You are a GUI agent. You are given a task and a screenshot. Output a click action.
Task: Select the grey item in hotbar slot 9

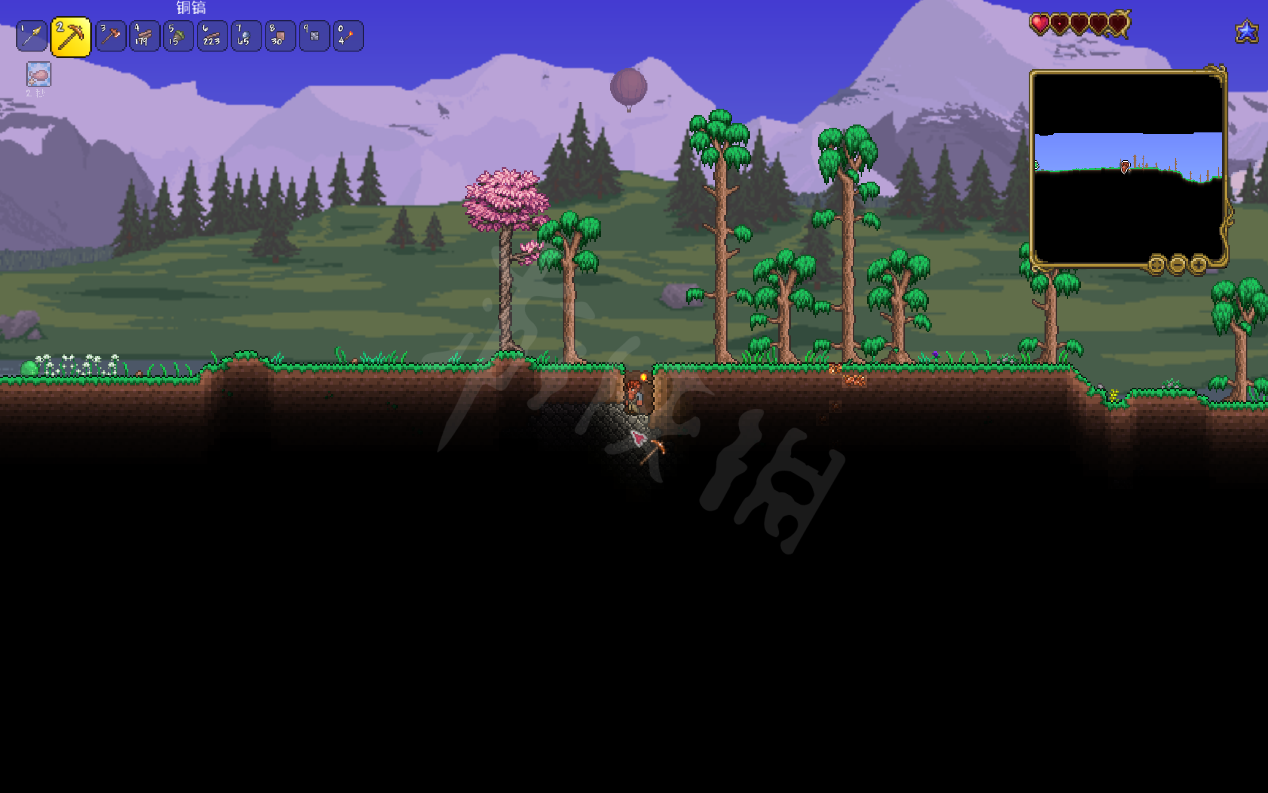314,37
